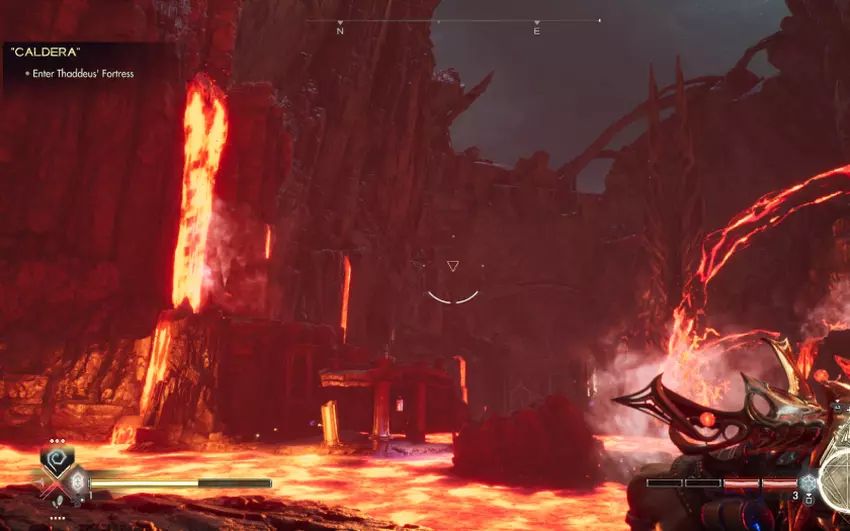
Task: Select the mana crystal icon above the 3
Action: click(806, 482)
